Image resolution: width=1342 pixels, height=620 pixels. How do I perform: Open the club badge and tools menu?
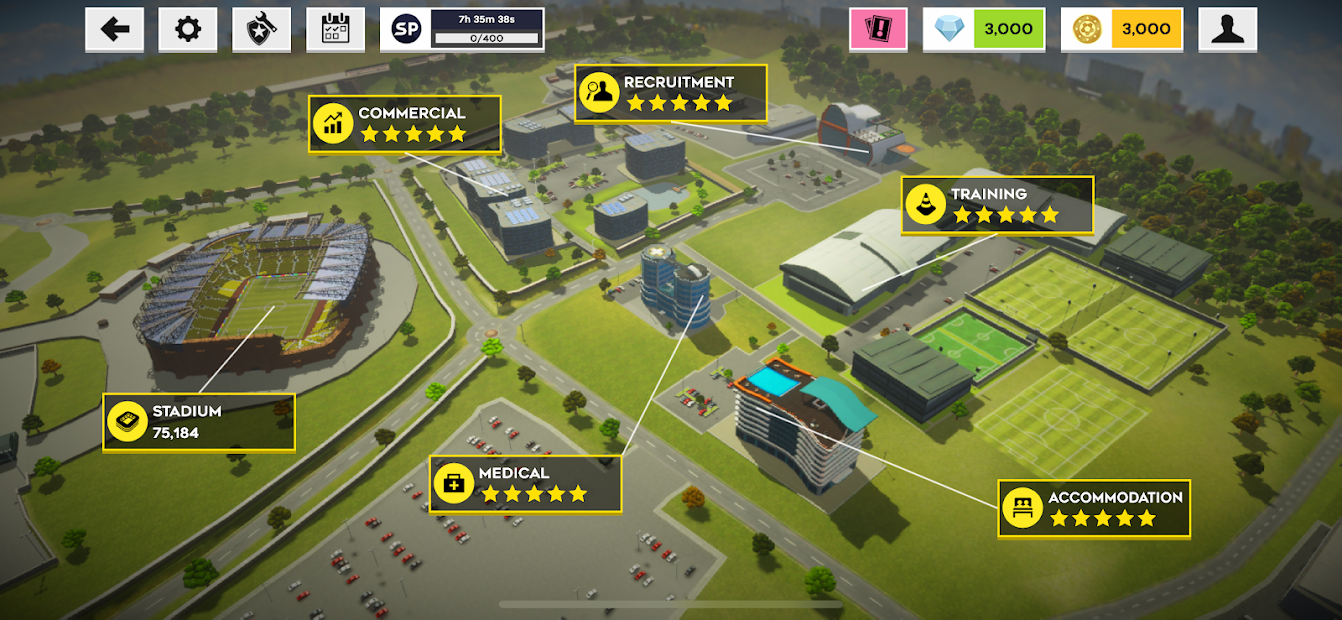tap(261, 30)
